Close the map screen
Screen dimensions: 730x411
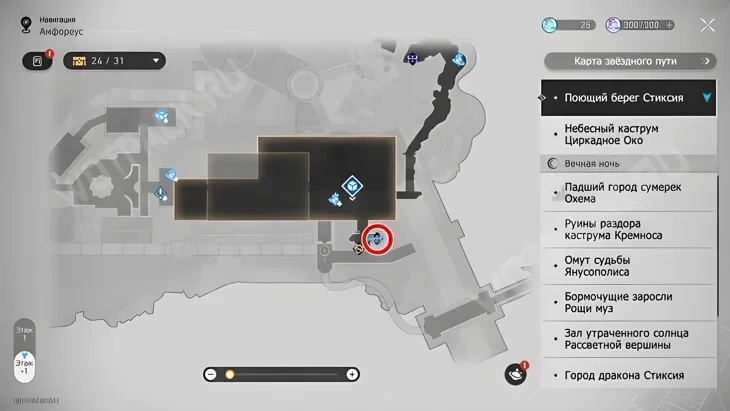[x=707, y=25]
